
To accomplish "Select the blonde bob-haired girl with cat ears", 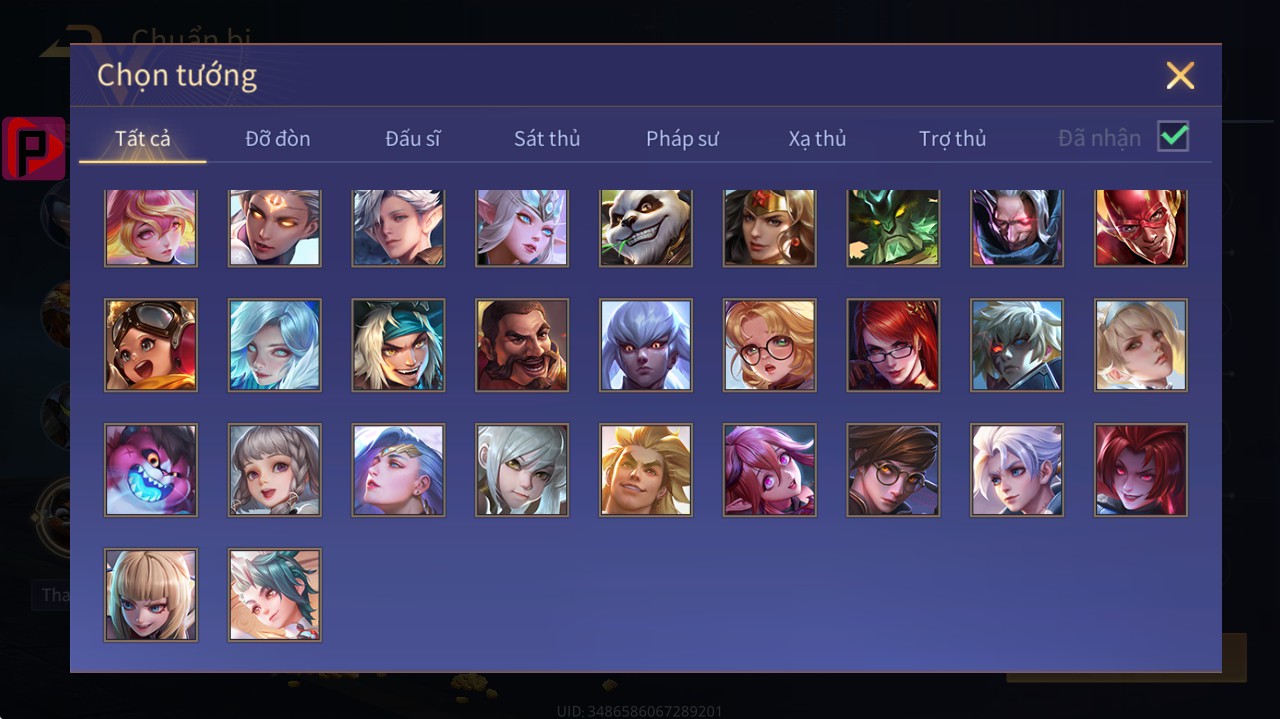I will point(151,595).
